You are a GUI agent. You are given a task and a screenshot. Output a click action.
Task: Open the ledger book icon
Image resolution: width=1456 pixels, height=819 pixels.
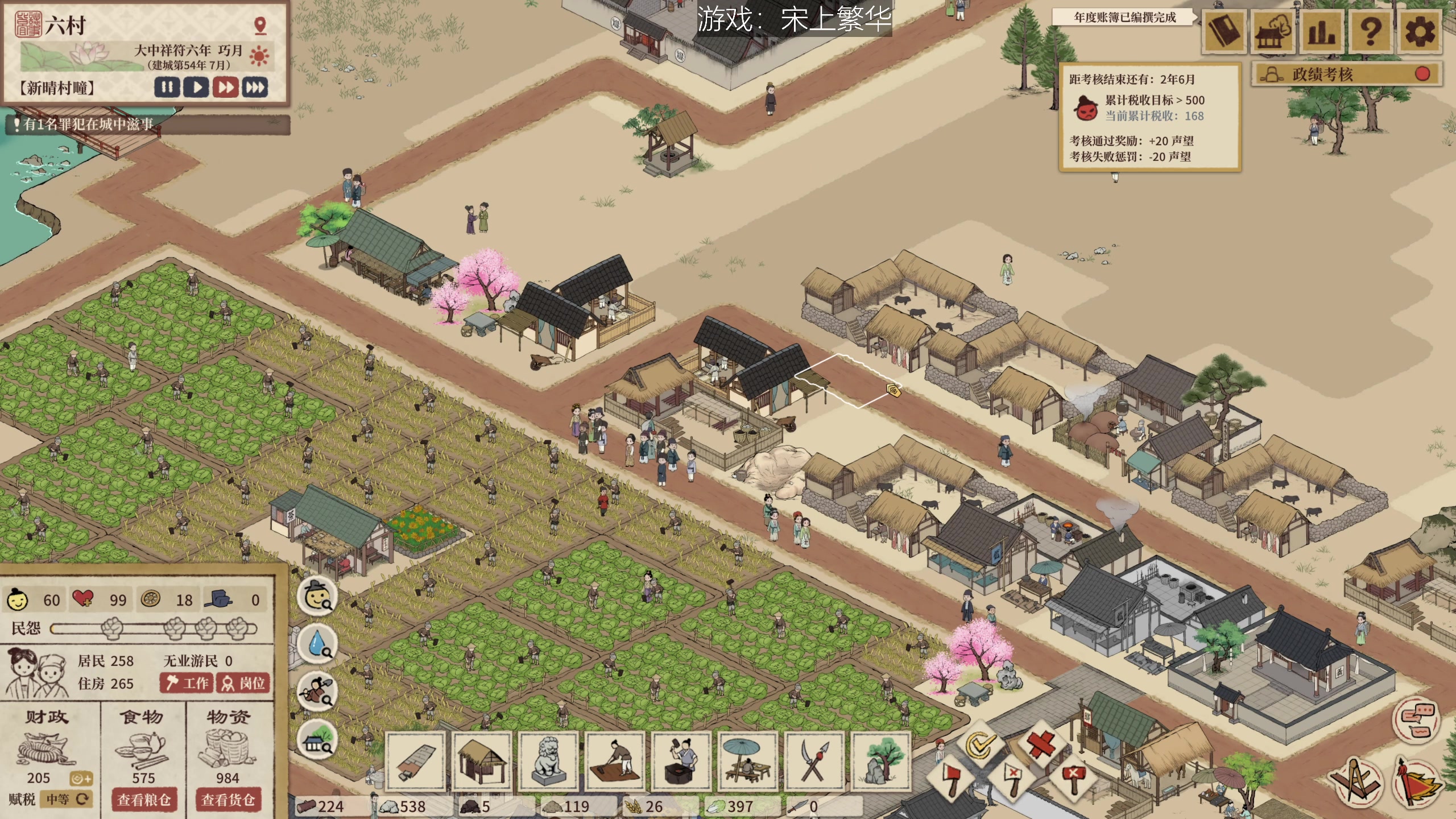(x=1224, y=32)
